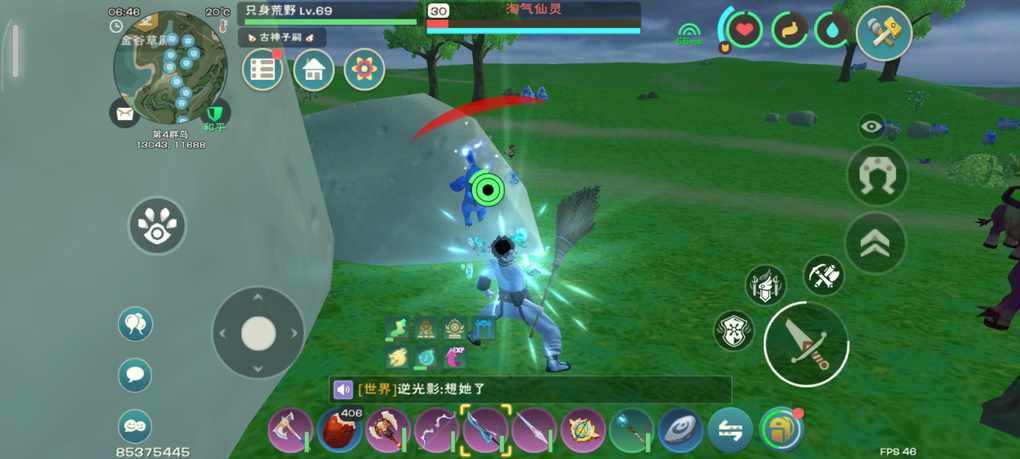Open the yellow backpack inventory
This screenshot has height=459, width=1020.
click(x=781, y=431)
